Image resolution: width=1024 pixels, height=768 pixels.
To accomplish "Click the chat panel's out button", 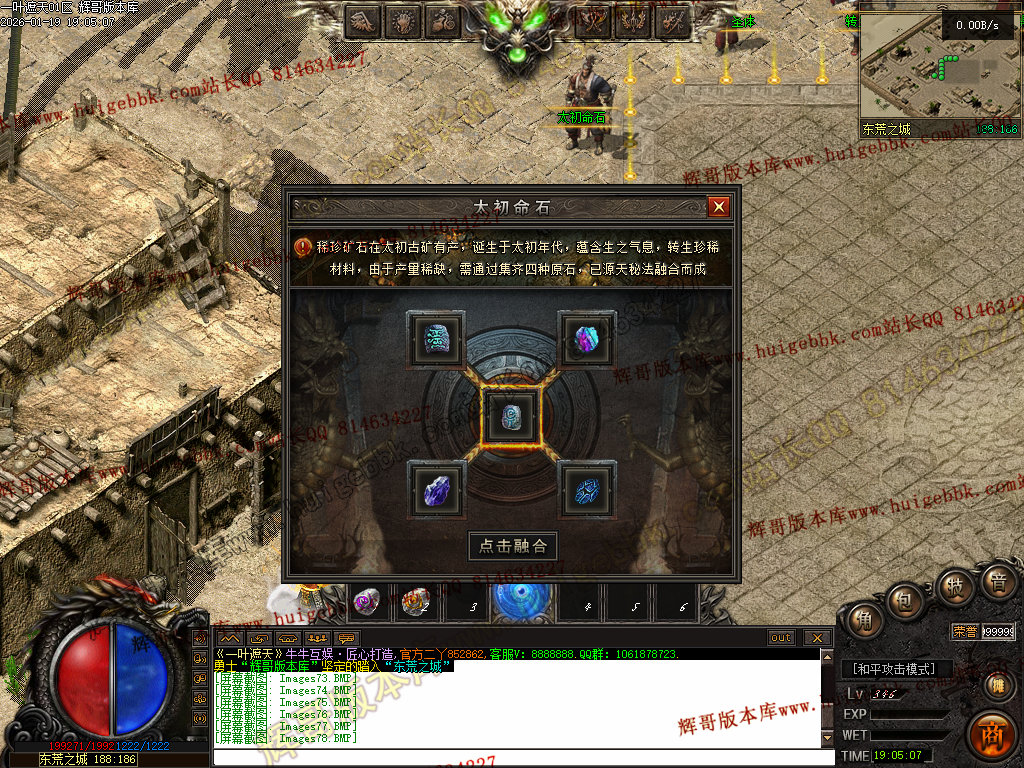I will point(781,638).
